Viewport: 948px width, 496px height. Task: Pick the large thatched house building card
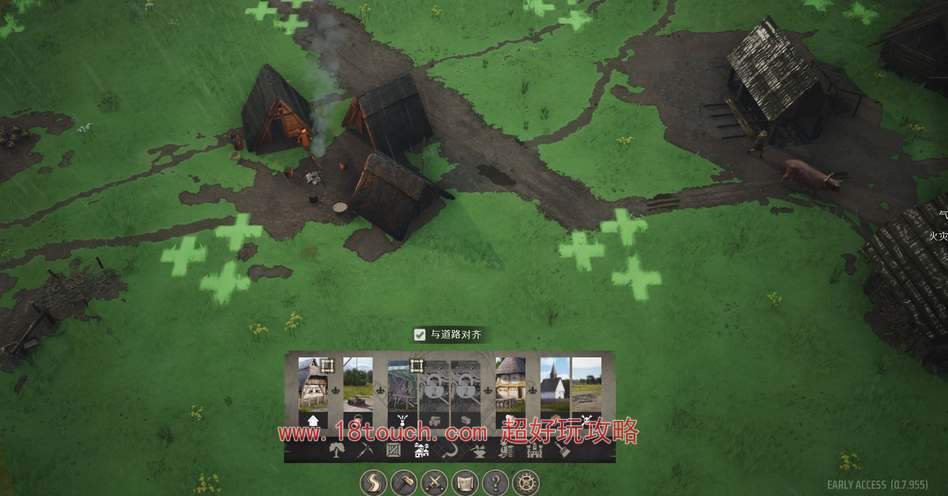point(510,387)
